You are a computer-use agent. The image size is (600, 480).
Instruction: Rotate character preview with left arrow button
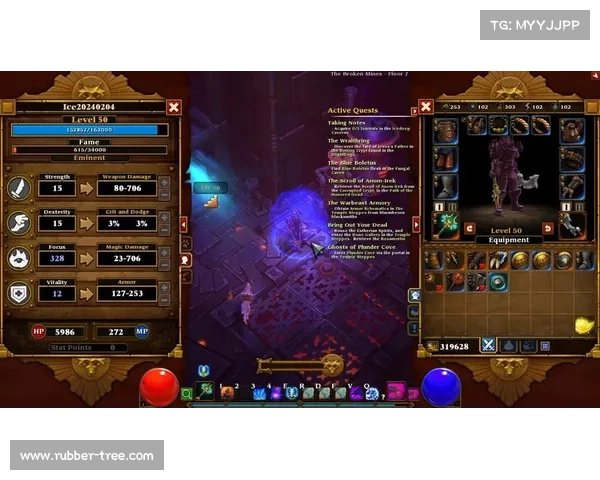tap(469, 228)
